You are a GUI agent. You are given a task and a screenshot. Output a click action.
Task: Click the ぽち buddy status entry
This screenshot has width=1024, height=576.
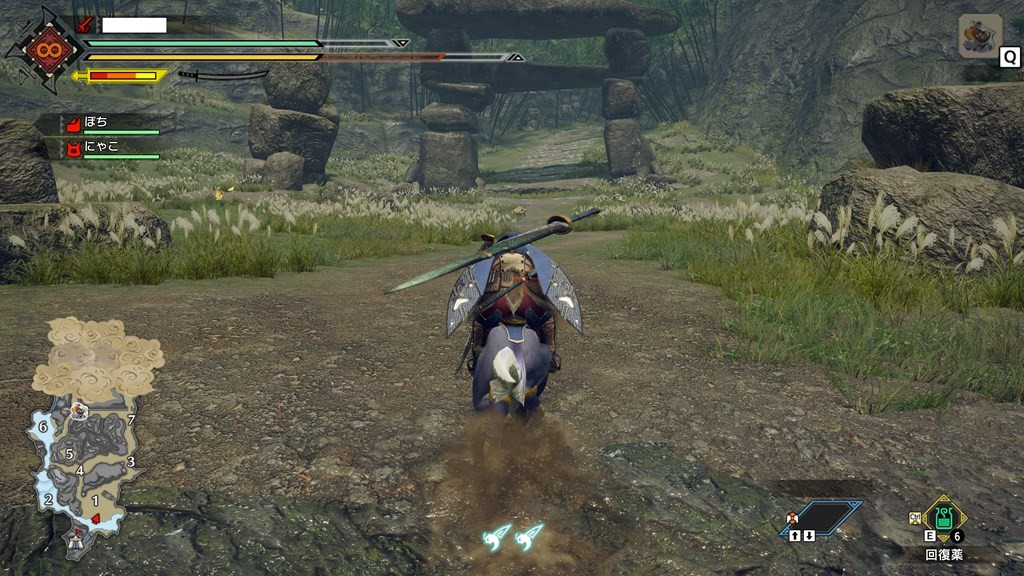(x=112, y=124)
